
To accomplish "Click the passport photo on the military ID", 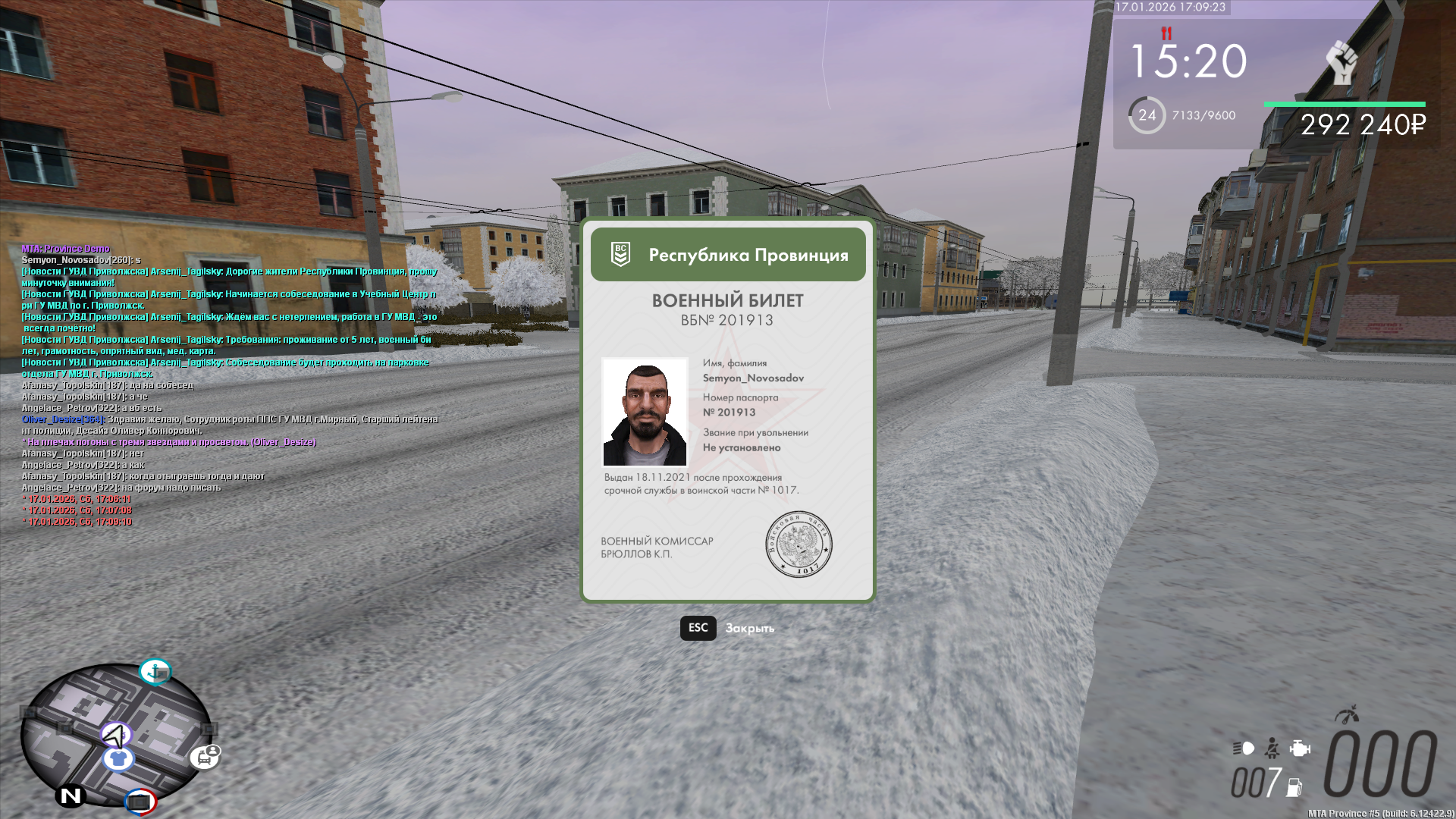I will [645, 412].
